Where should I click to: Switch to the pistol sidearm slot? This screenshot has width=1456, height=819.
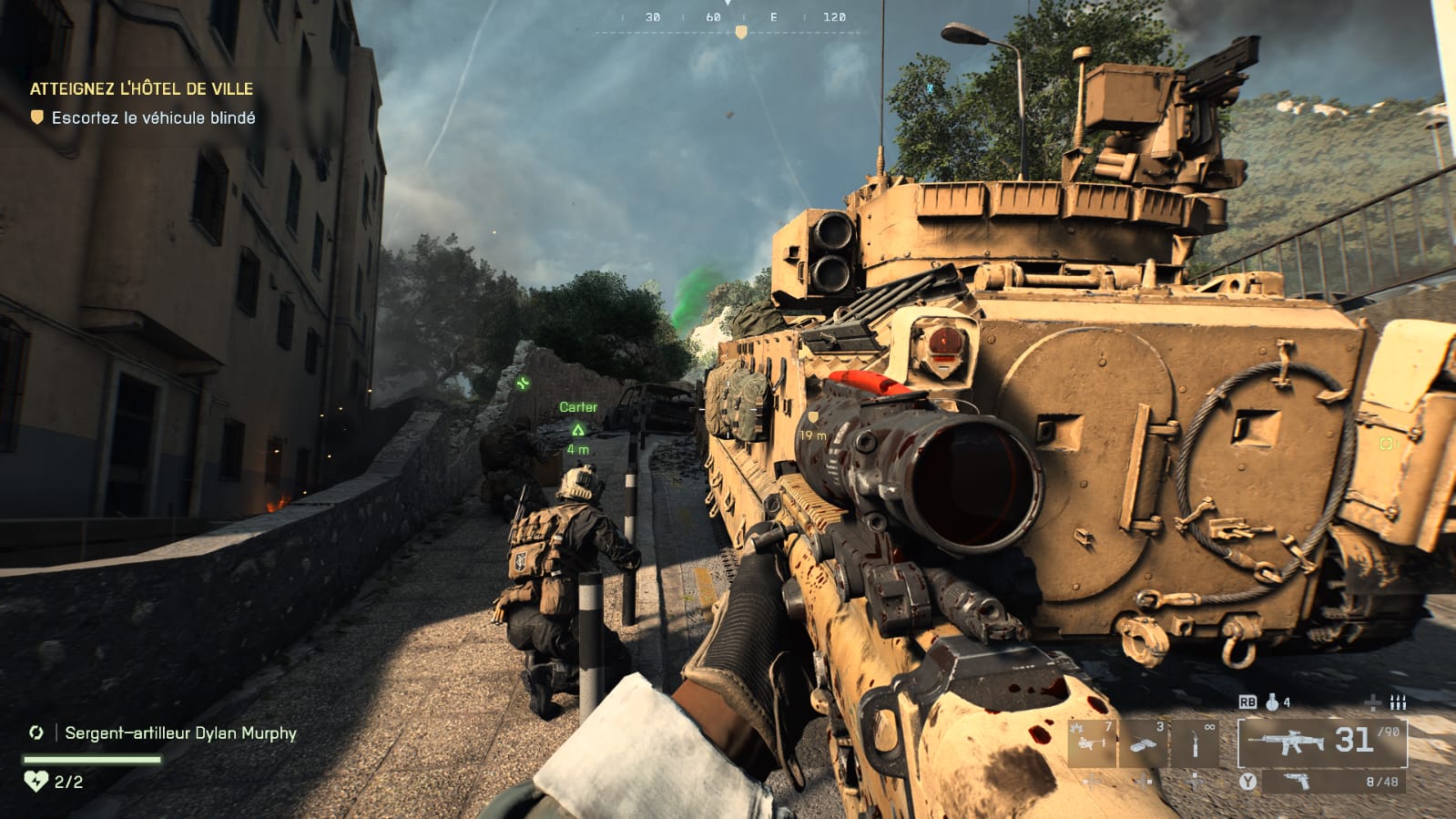[x=1297, y=781]
